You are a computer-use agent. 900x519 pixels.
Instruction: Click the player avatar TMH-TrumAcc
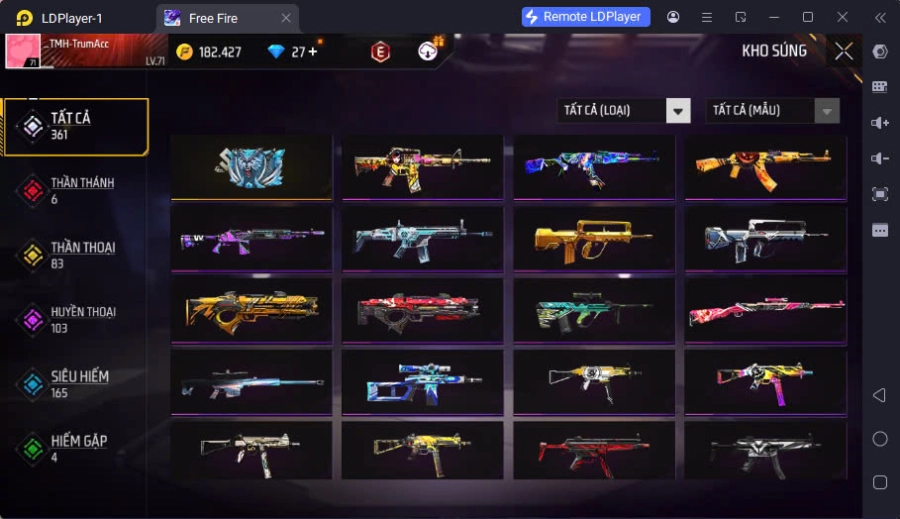(23, 51)
